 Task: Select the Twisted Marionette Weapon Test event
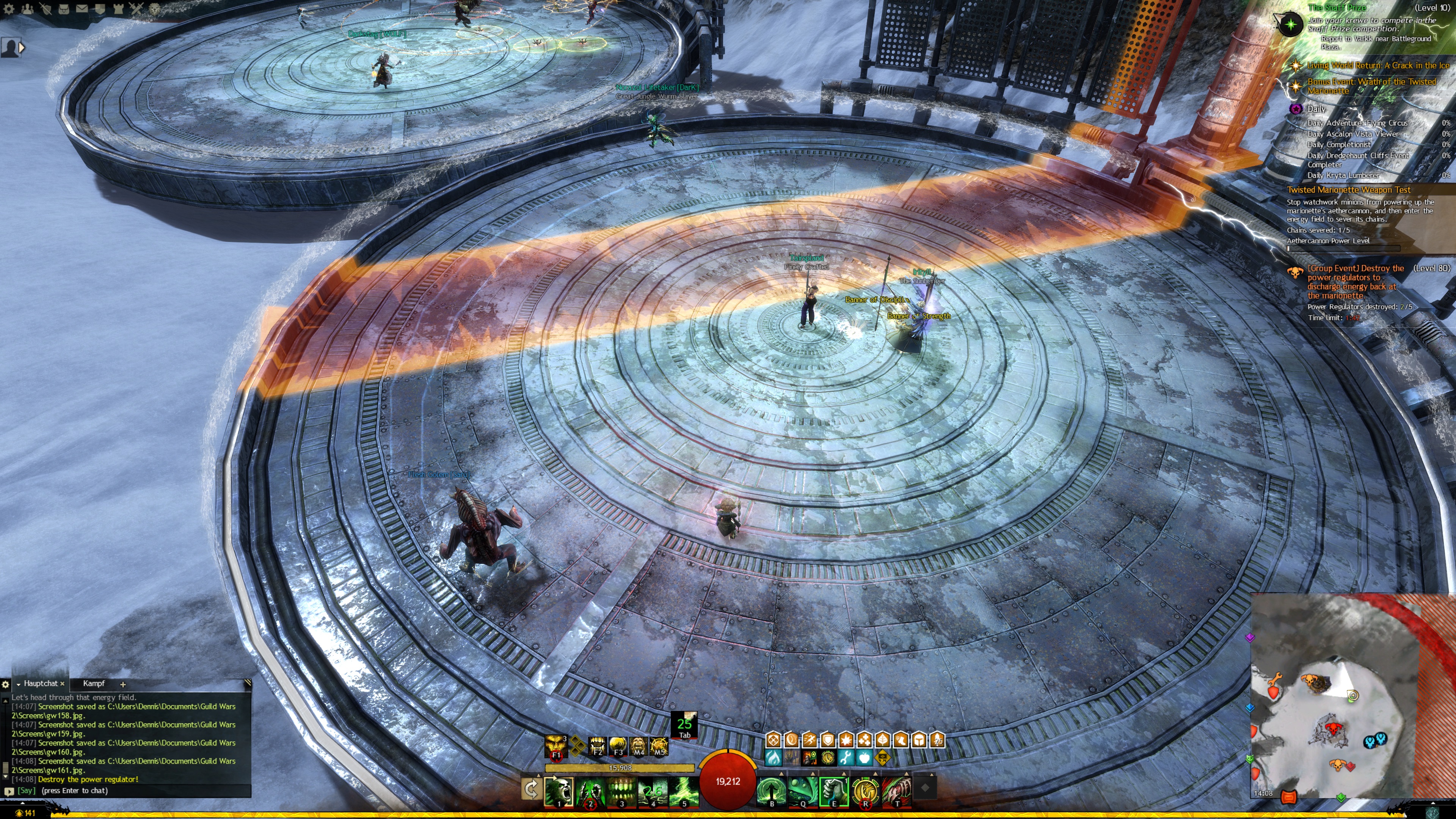click(1348, 190)
